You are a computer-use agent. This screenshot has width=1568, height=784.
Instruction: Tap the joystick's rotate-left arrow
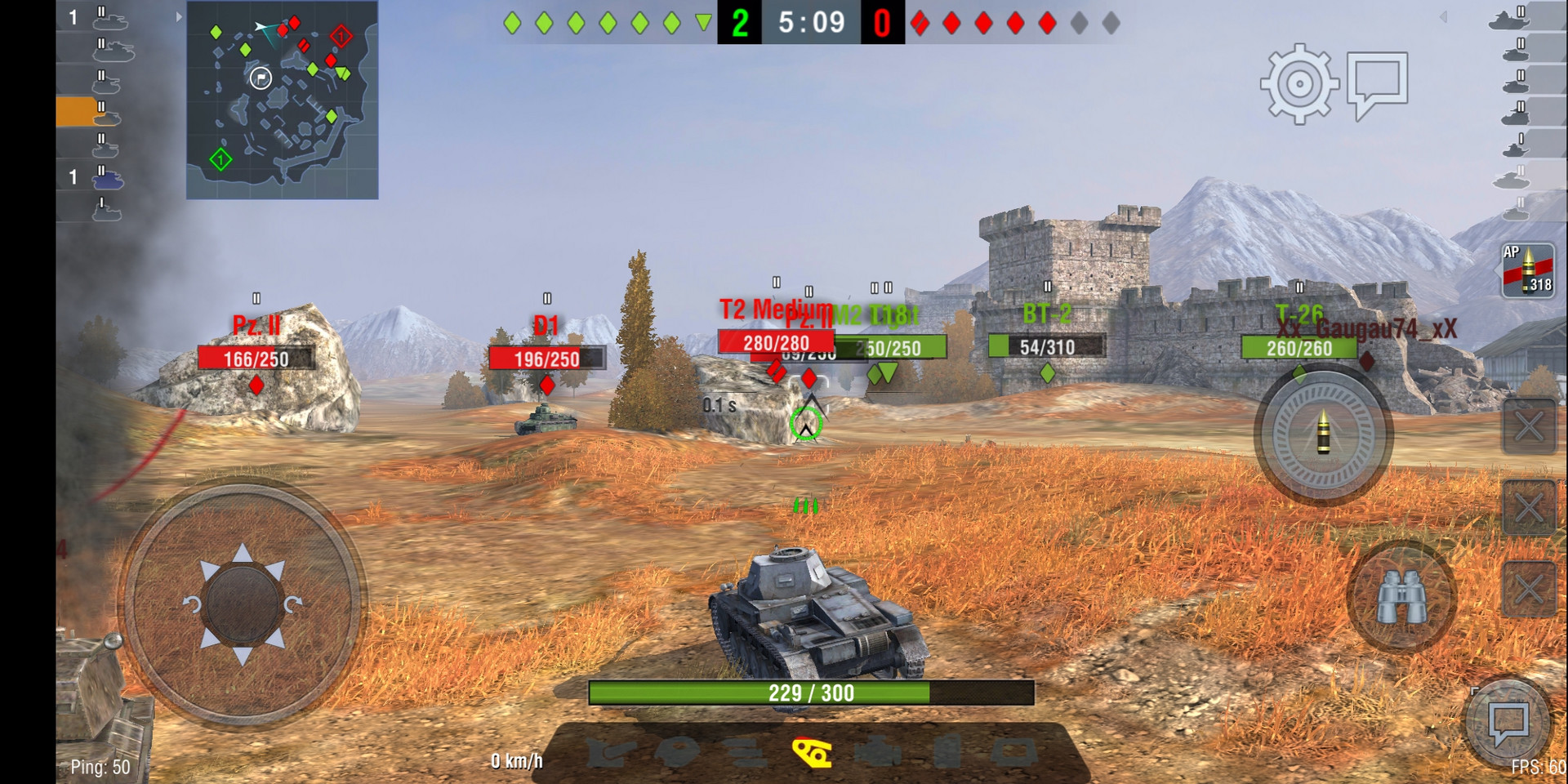point(192,605)
